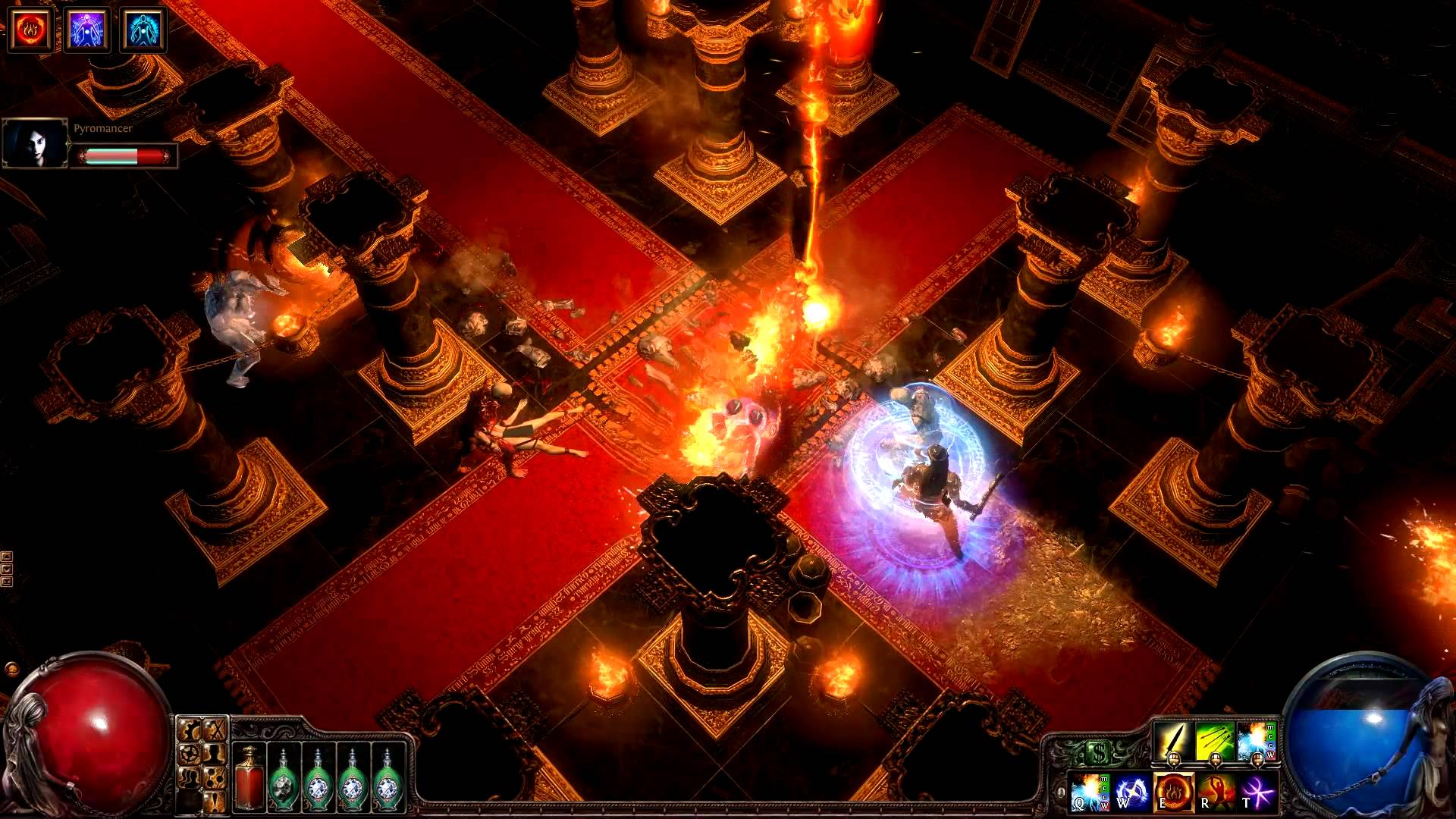Use the Q fire-and-ice skill slot

(1089, 791)
